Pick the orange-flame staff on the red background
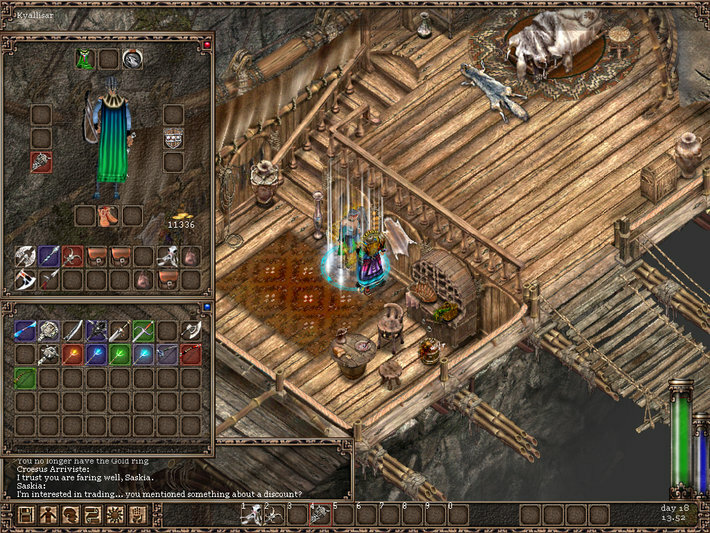This screenshot has height=533, width=710. (x=73, y=354)
